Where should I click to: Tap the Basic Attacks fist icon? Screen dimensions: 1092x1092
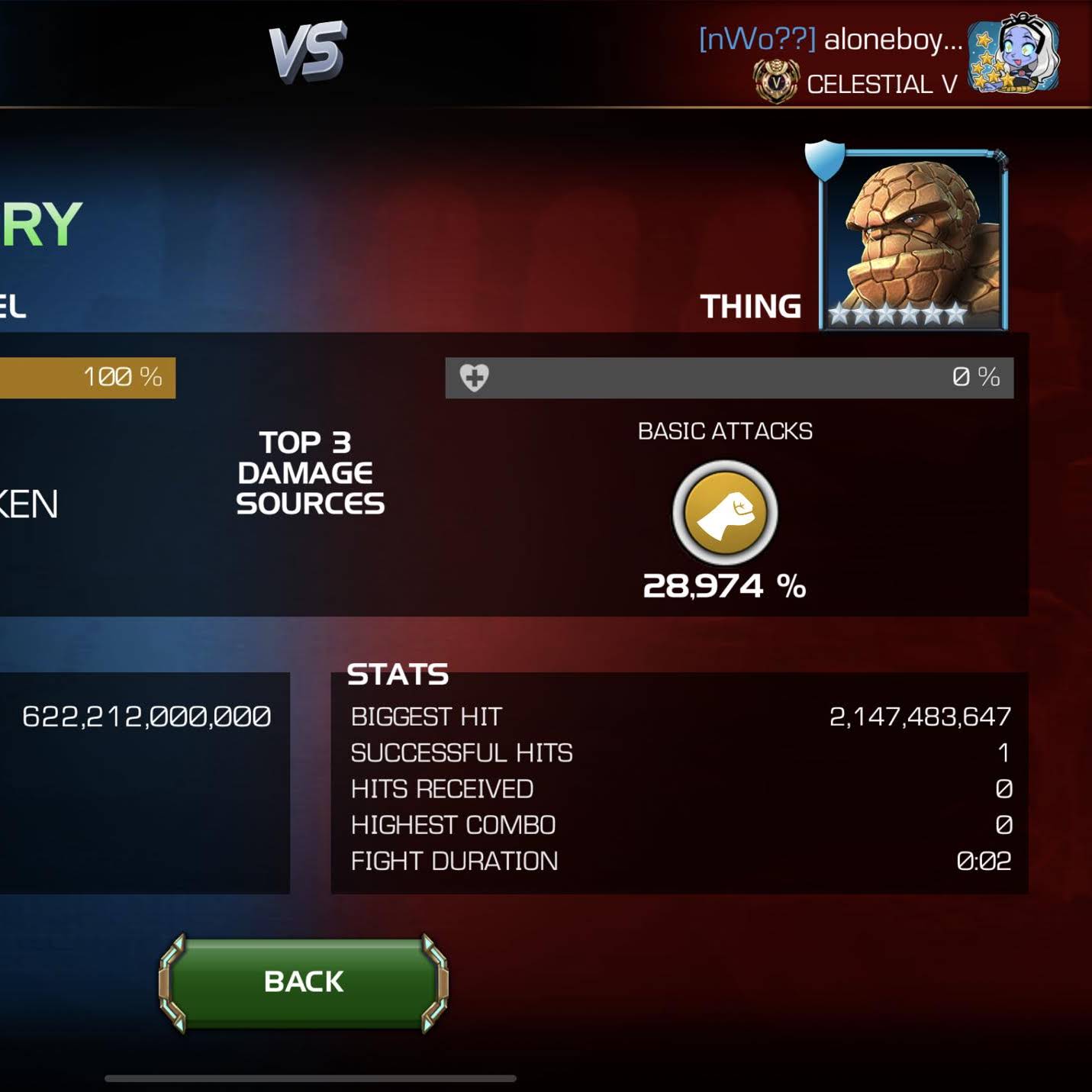725,513
